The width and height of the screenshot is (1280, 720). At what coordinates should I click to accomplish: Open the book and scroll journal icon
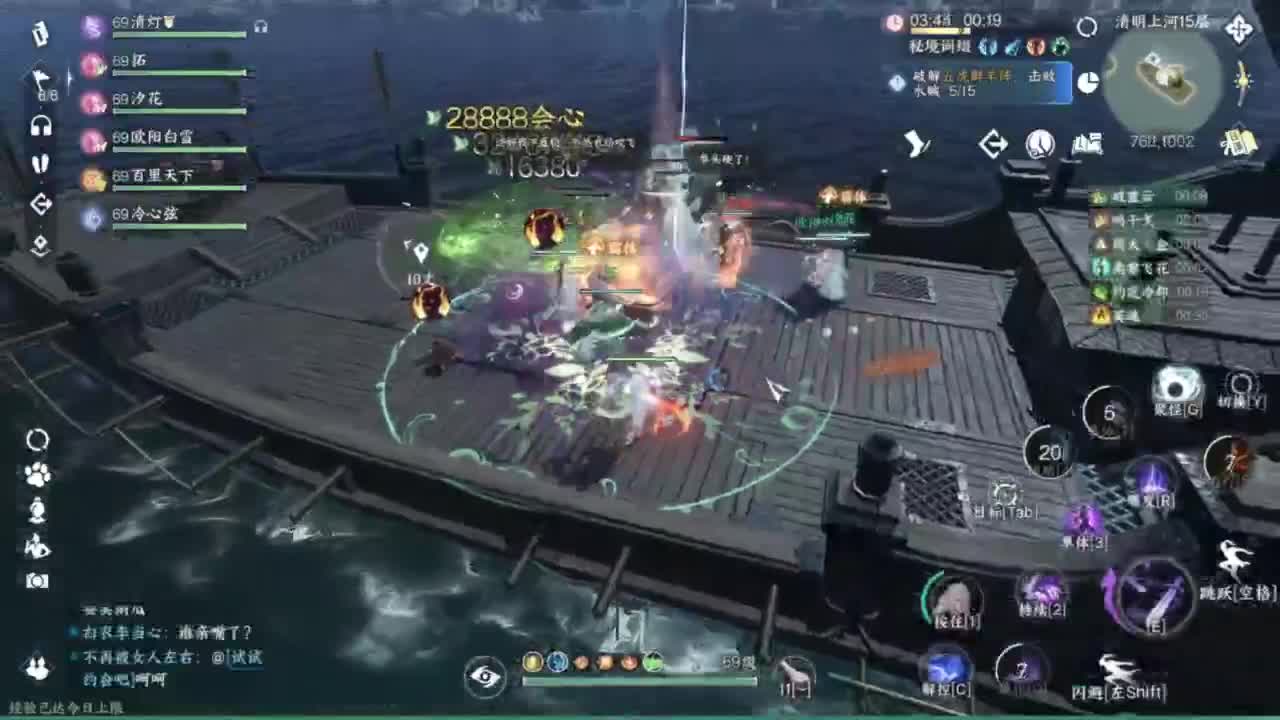1086,145
